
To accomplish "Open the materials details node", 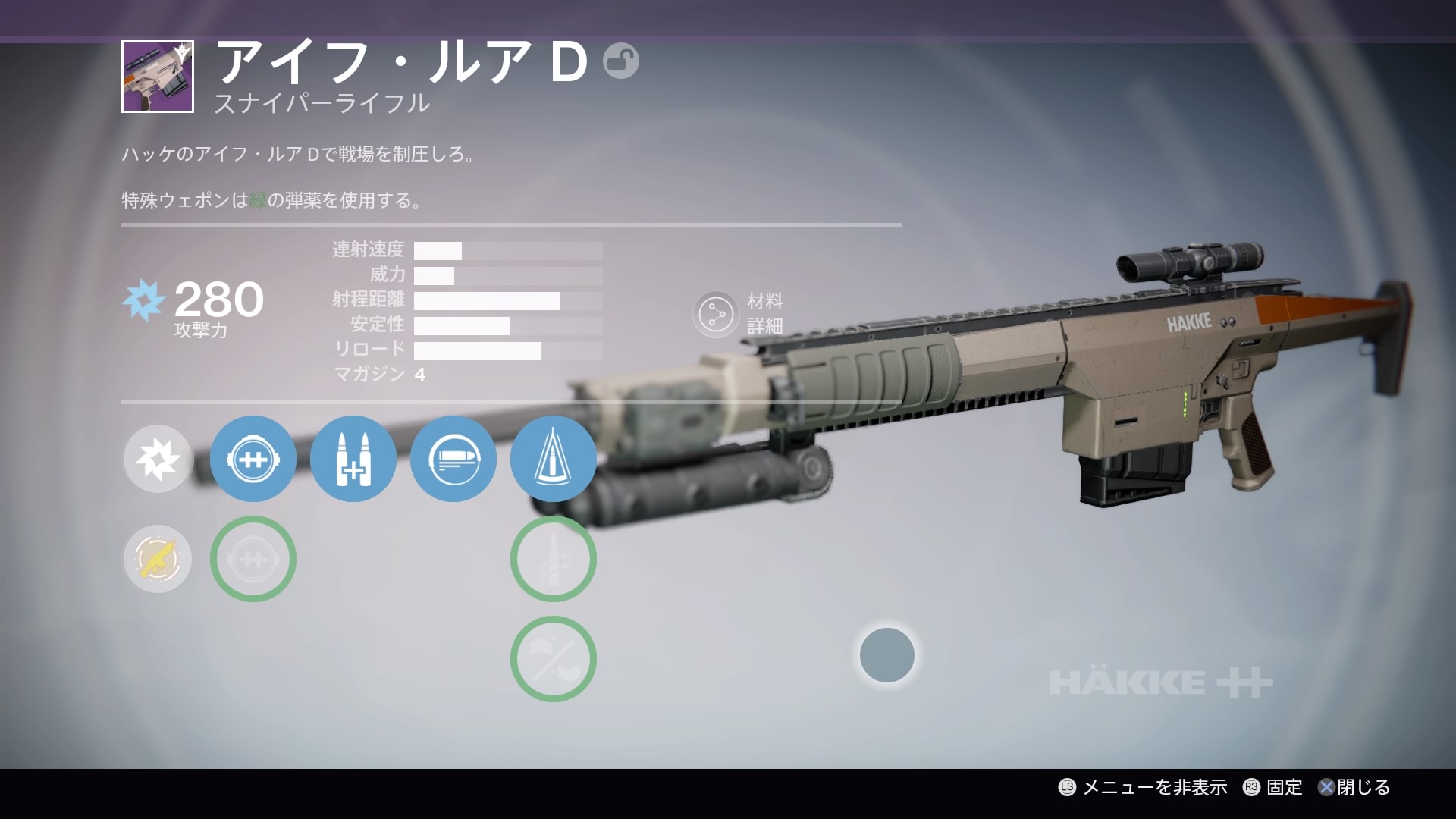I will [x=716, y=314].
